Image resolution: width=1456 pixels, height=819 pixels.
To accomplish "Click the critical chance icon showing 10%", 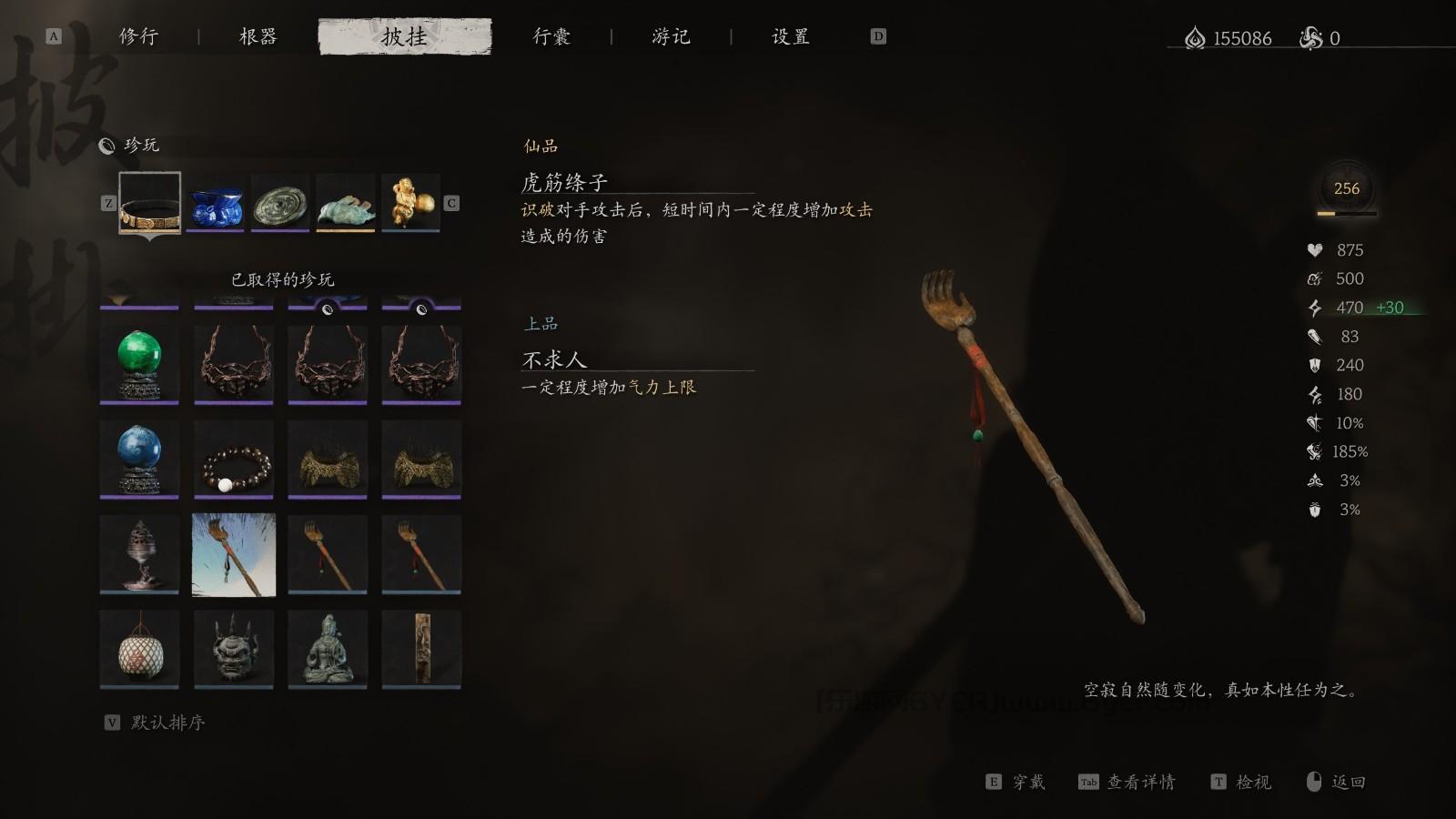I will coord(1315,422).
